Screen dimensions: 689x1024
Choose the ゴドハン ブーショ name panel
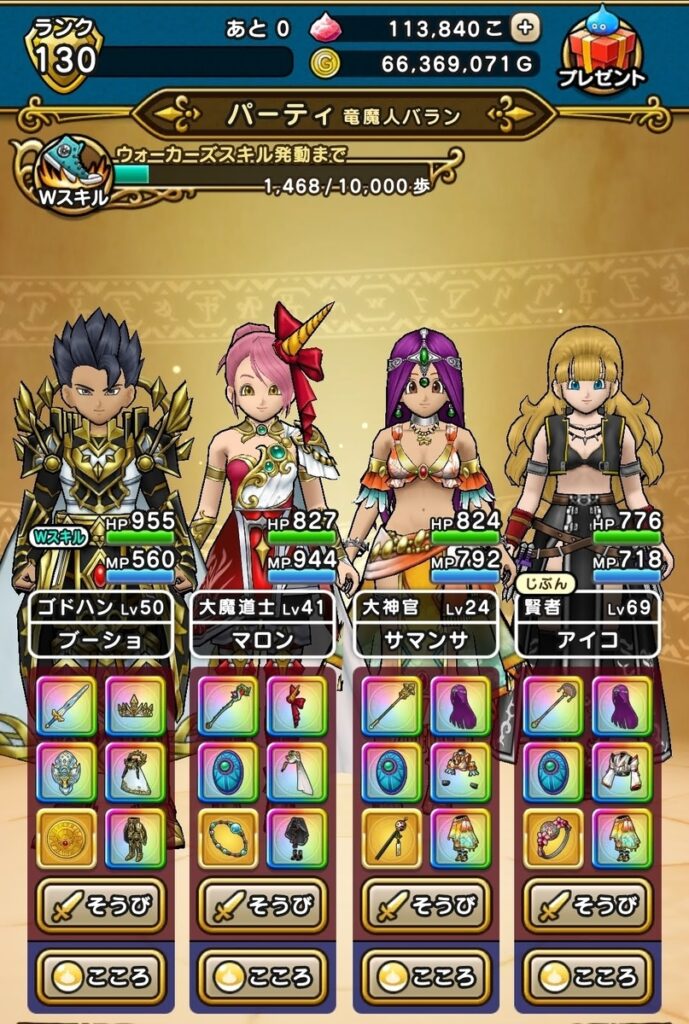[x=100, y=624]
